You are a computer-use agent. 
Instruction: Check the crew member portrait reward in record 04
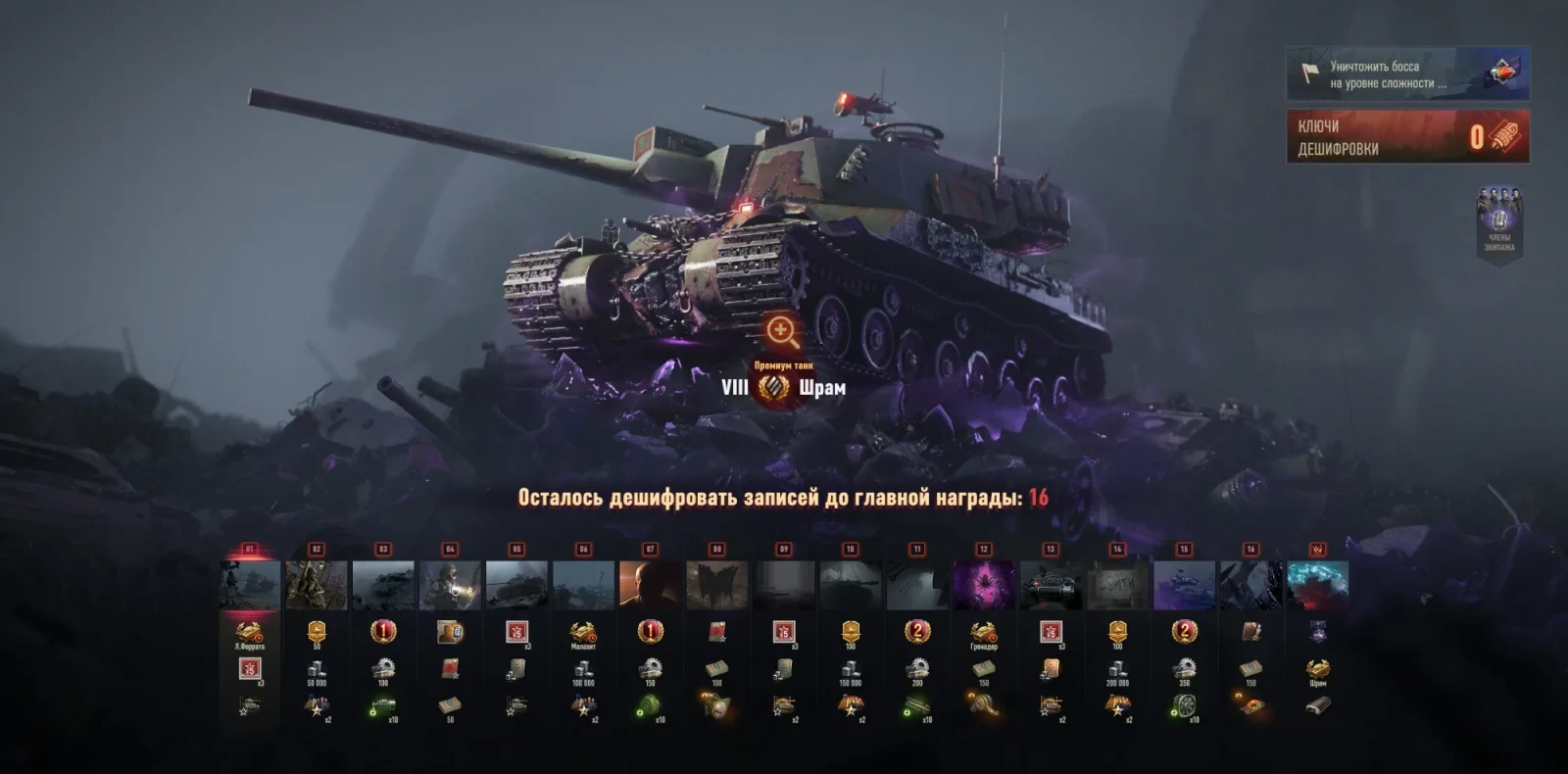[450, 633]
